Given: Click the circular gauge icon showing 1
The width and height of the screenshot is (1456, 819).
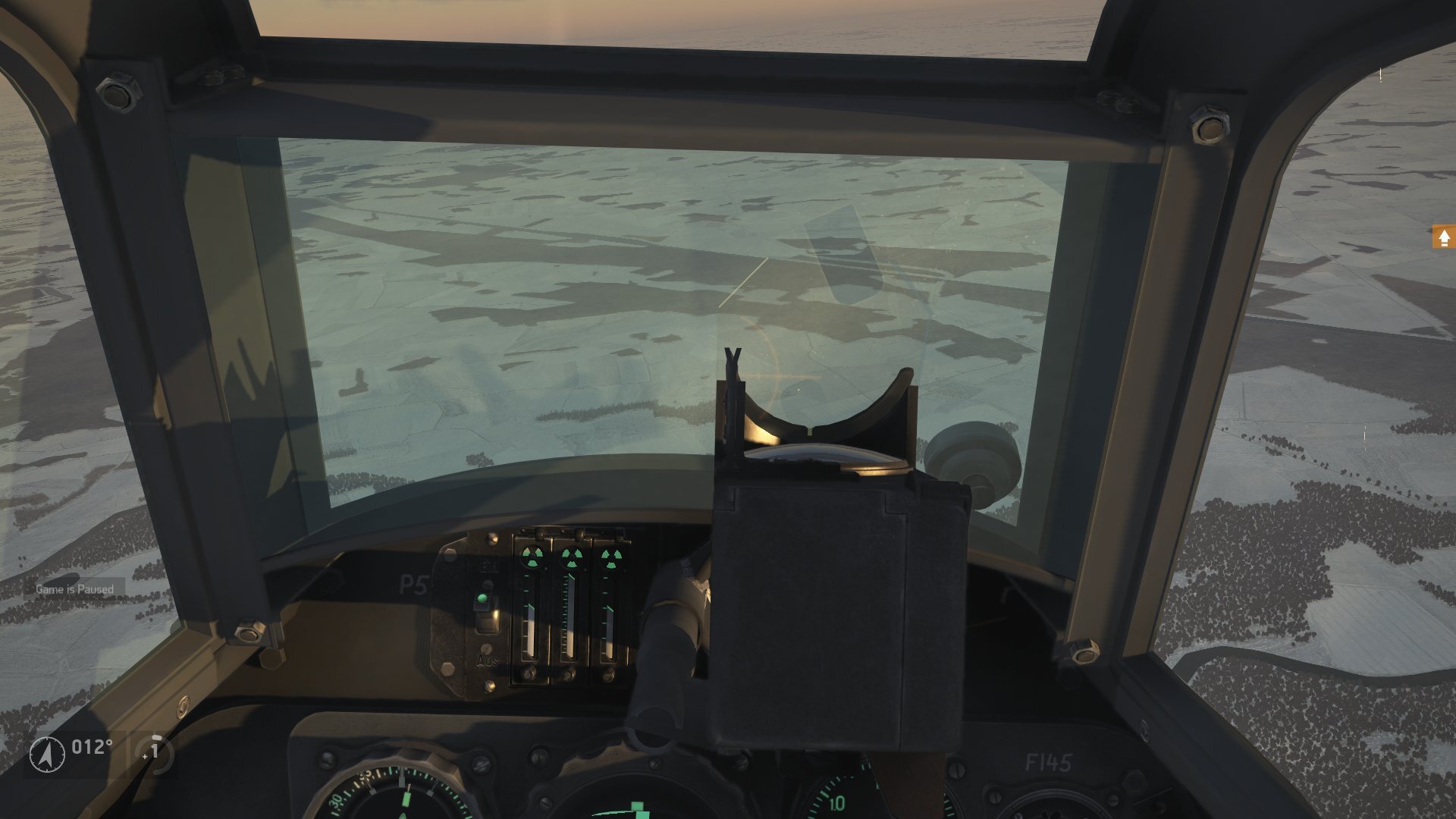Looking at the screenshot, I should (x=154, y=752).
